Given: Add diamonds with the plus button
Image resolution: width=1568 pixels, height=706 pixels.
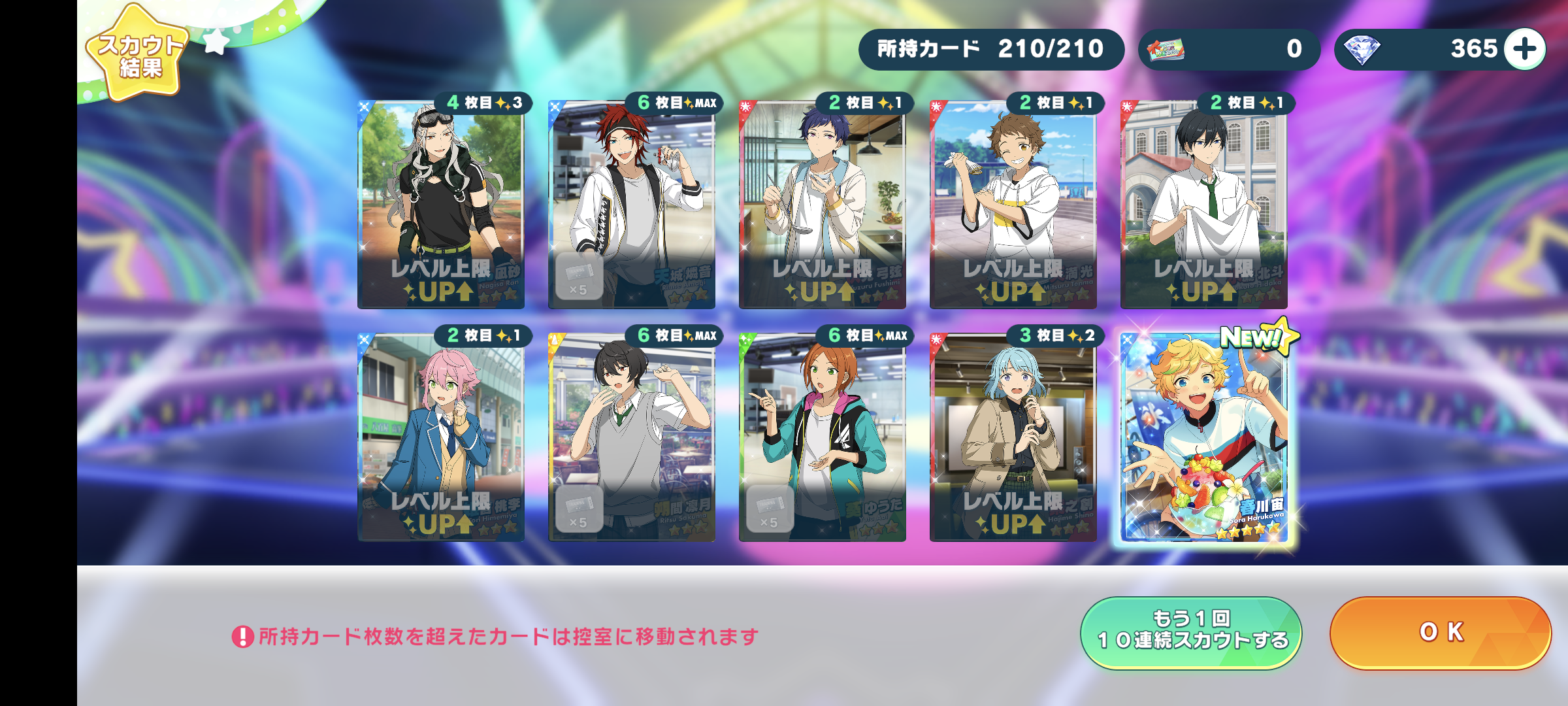Looking at the screenshot, I should click(1525, 49).
